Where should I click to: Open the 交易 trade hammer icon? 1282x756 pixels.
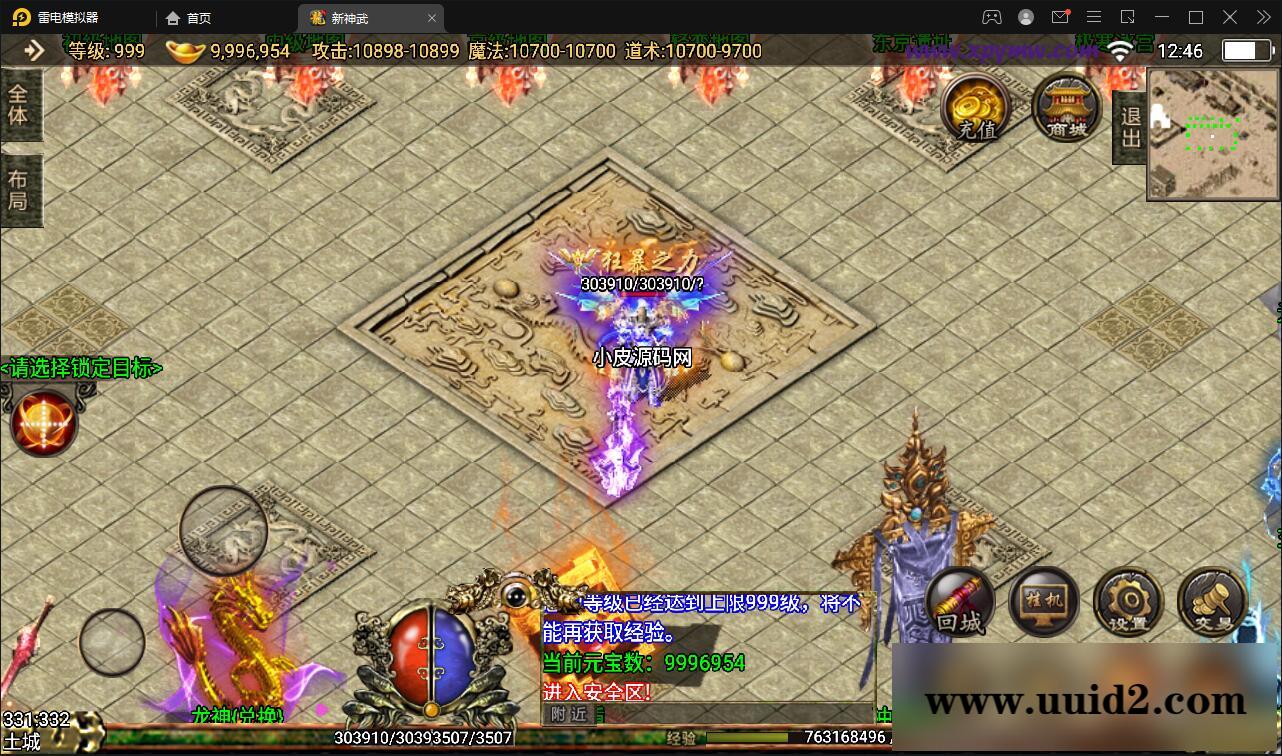1211,601
